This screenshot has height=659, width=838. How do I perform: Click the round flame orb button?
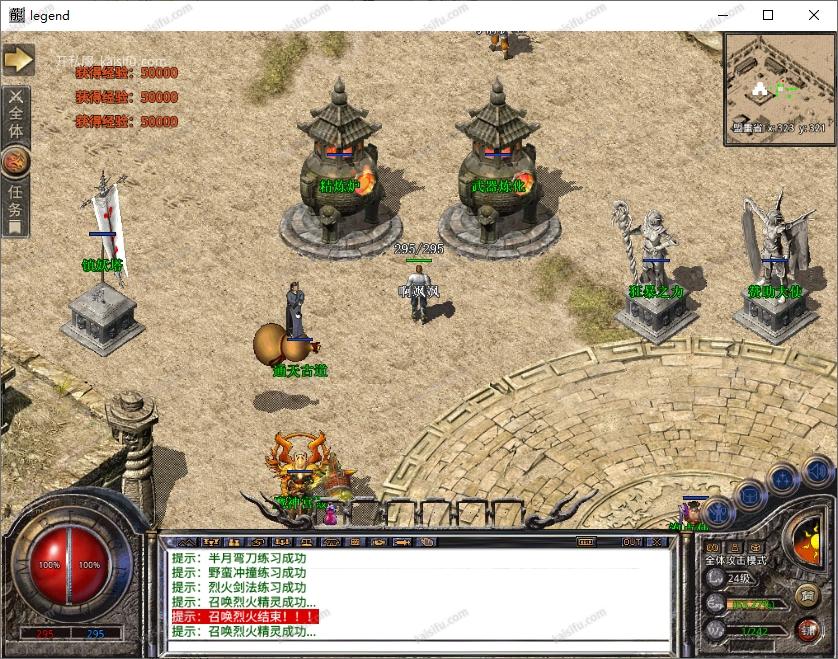click(x=16, y=161)
